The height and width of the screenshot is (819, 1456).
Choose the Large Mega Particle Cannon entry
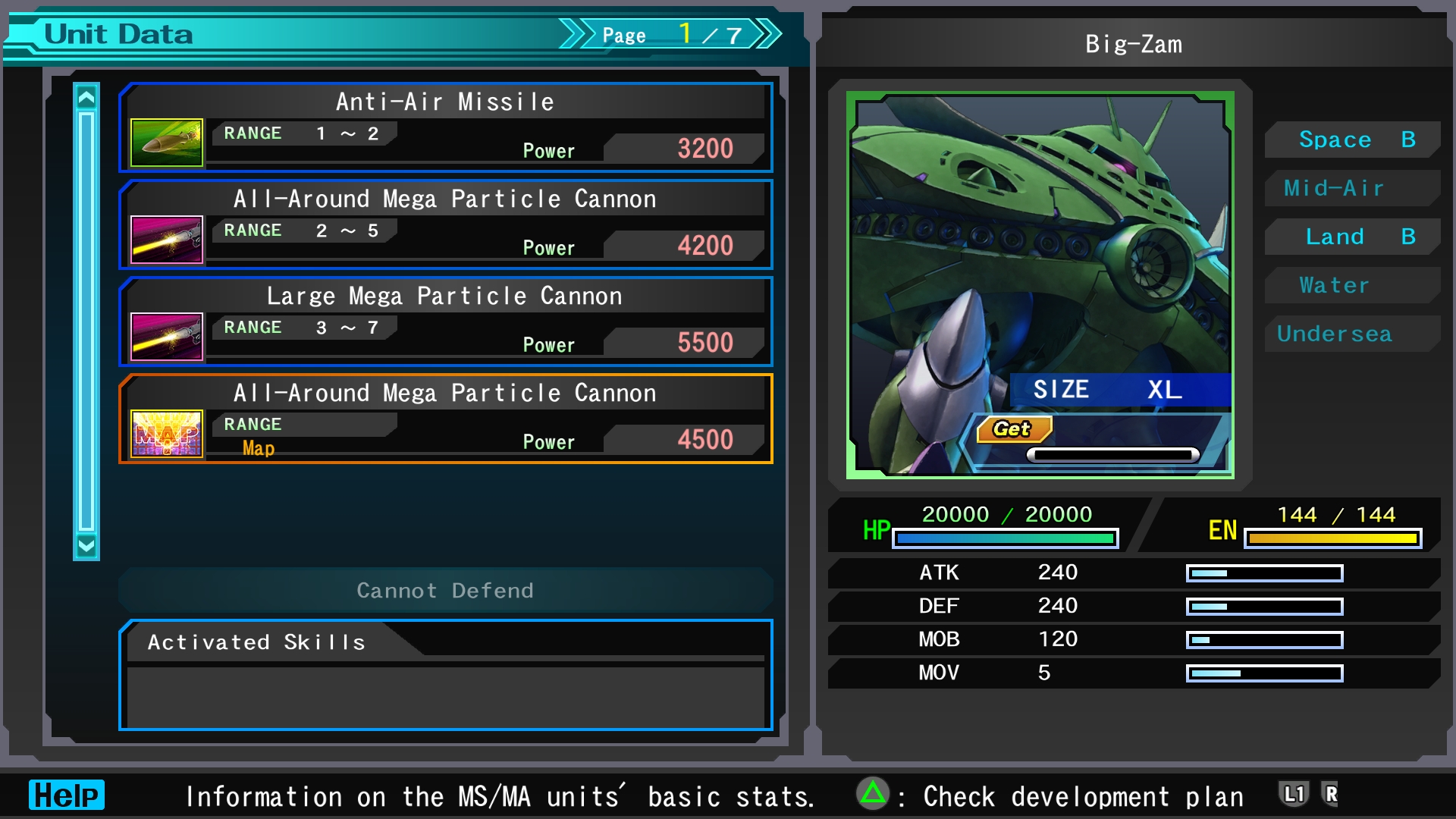click(x=446, y=322)
